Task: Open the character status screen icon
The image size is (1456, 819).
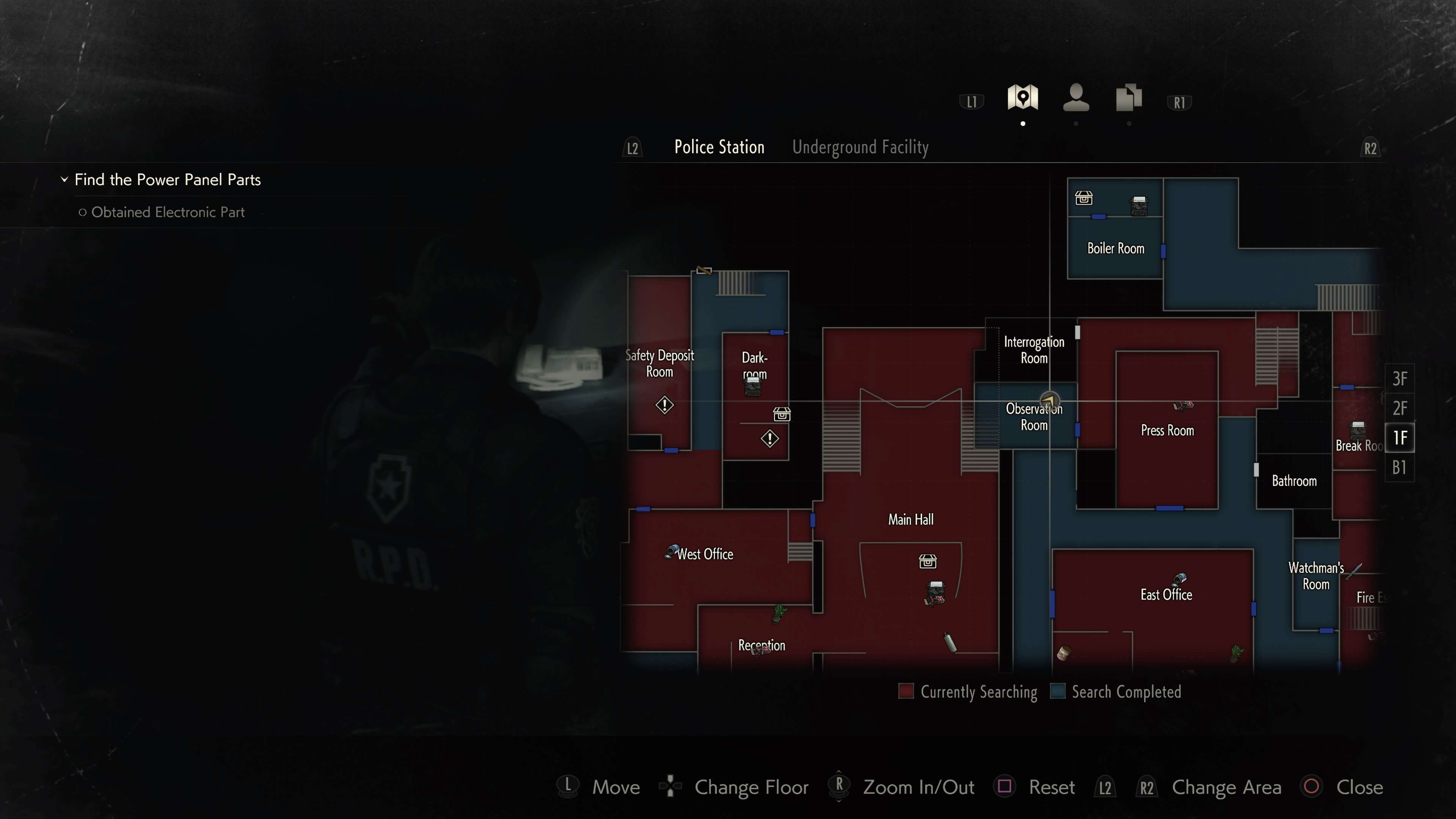Action: coord(1076,98)
